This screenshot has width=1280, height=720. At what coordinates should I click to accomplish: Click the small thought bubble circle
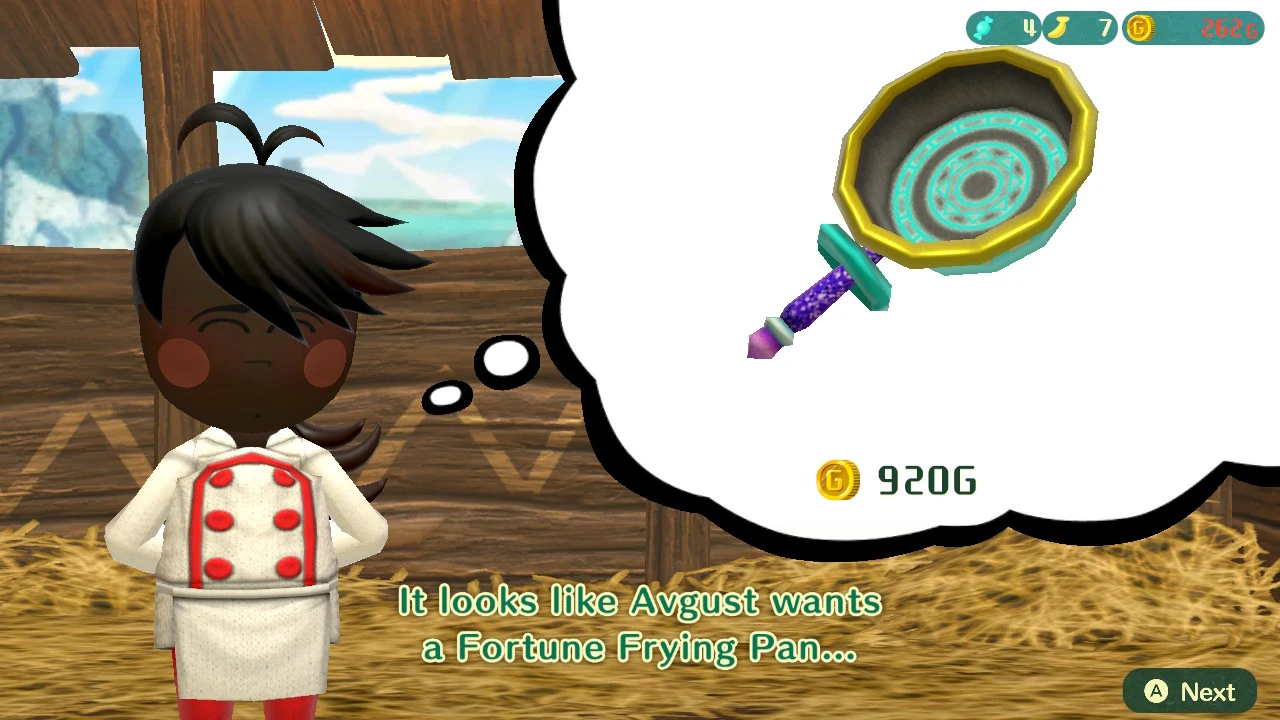[x=443, y=394]
